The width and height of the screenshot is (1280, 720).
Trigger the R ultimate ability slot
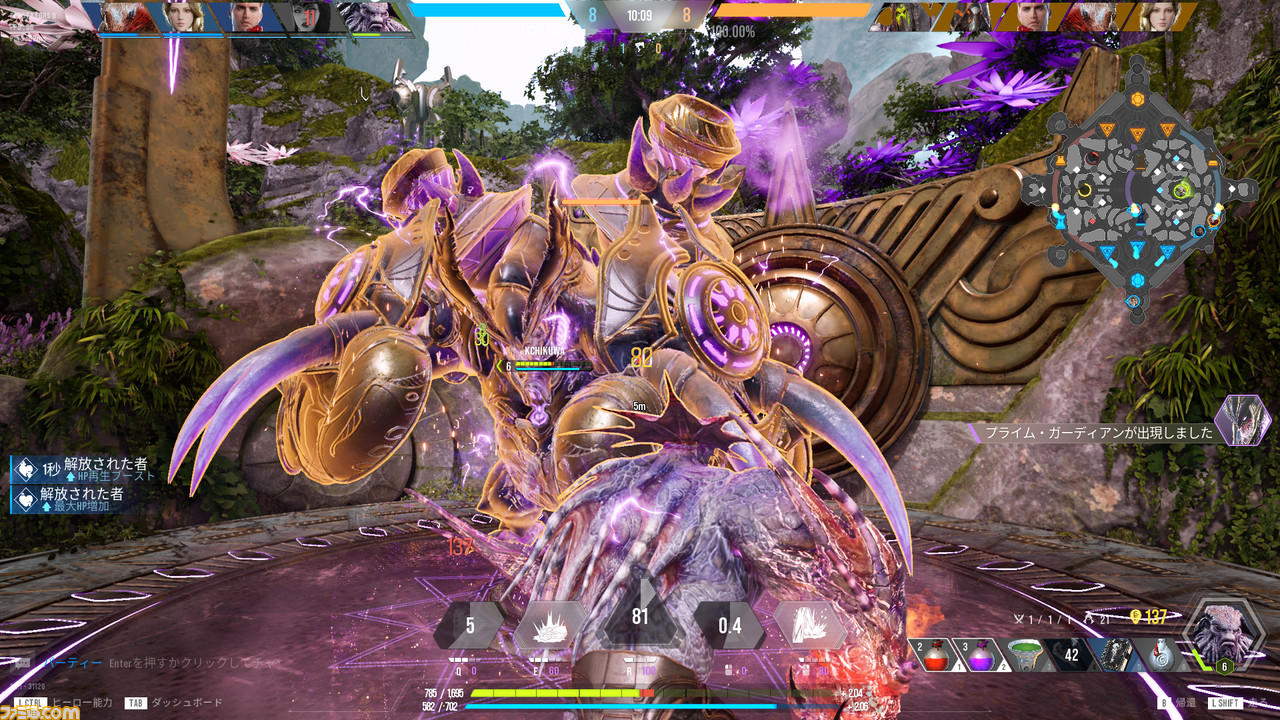point(640,618)
